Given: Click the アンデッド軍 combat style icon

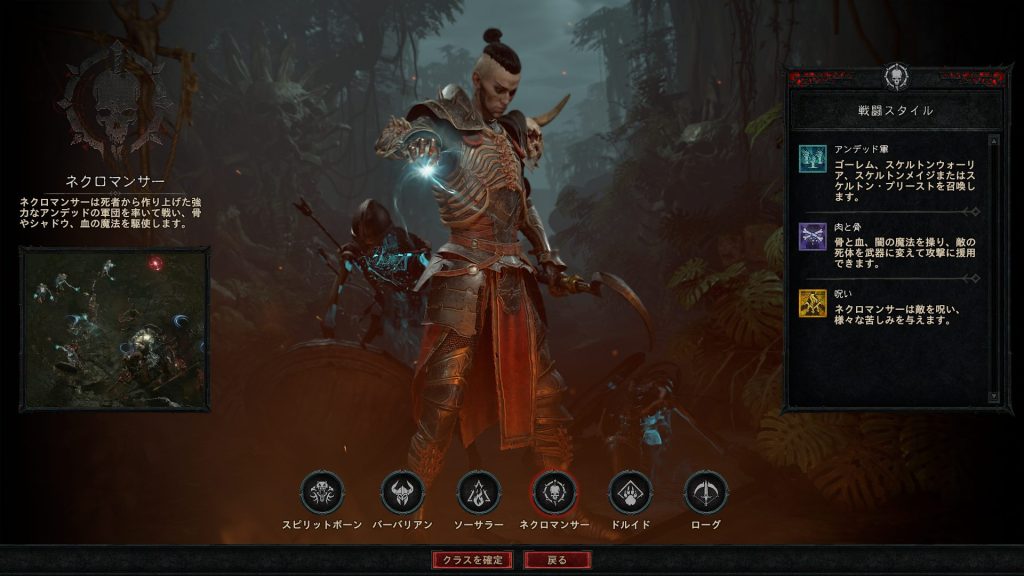Looking at the screenshot, I should [x=812, y=159].
